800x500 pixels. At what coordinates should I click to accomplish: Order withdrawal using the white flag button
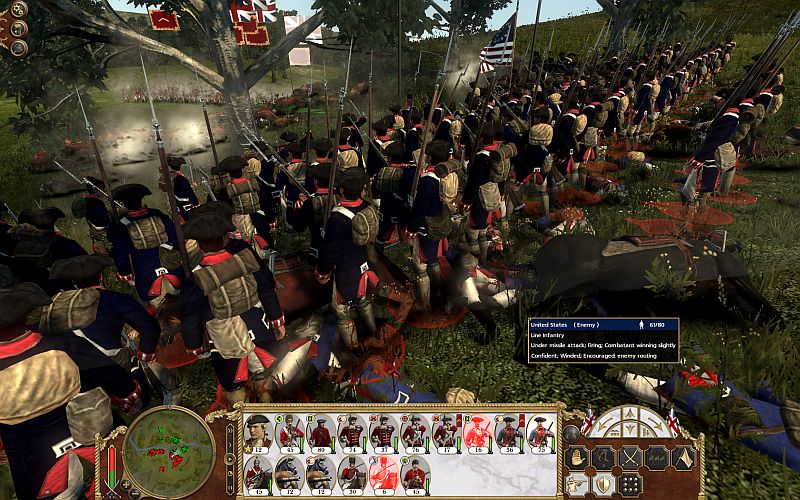[685, 457]
